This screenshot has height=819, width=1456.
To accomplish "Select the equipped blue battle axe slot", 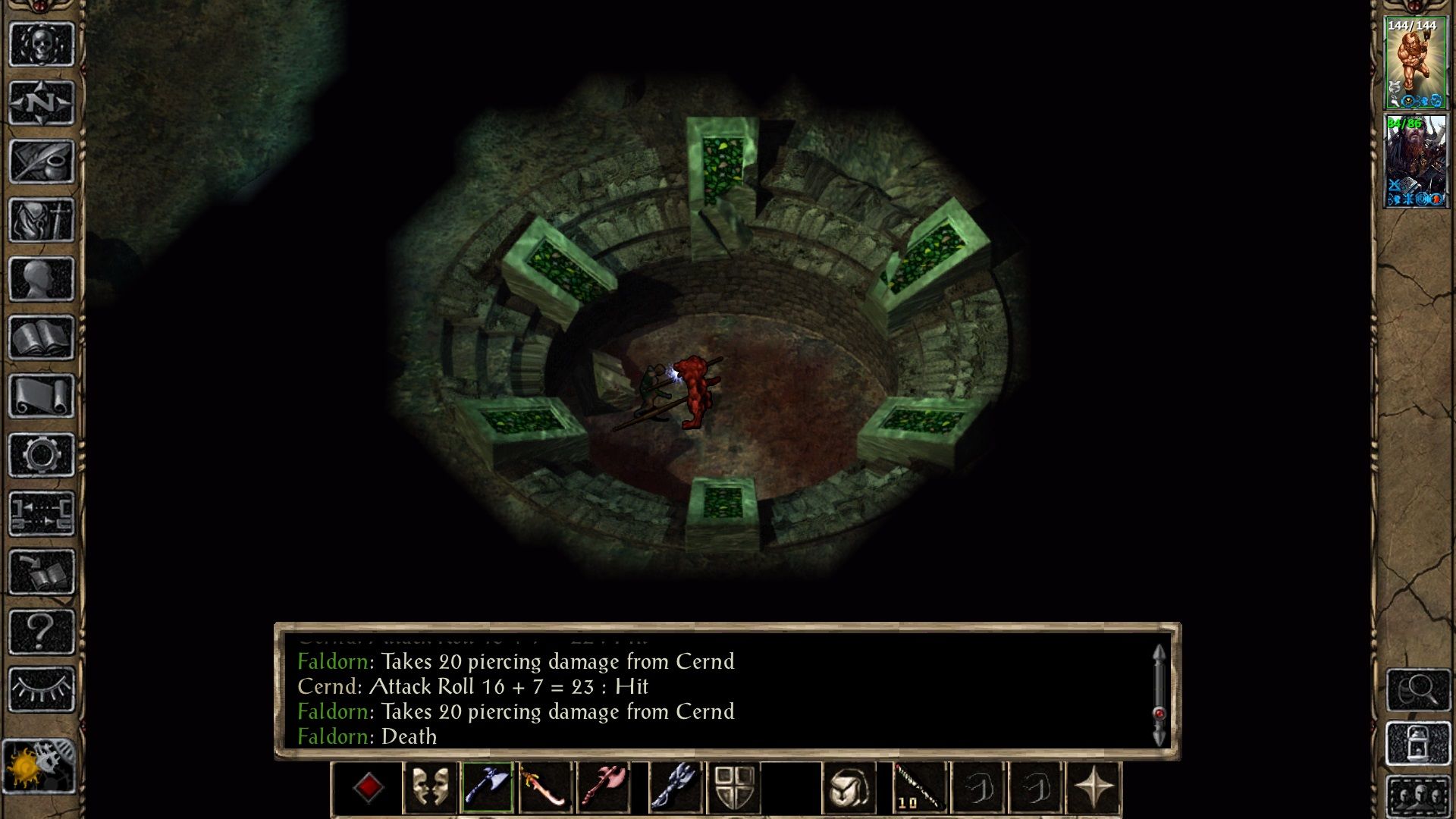I will pyautogui.click(x=489, y=787).
